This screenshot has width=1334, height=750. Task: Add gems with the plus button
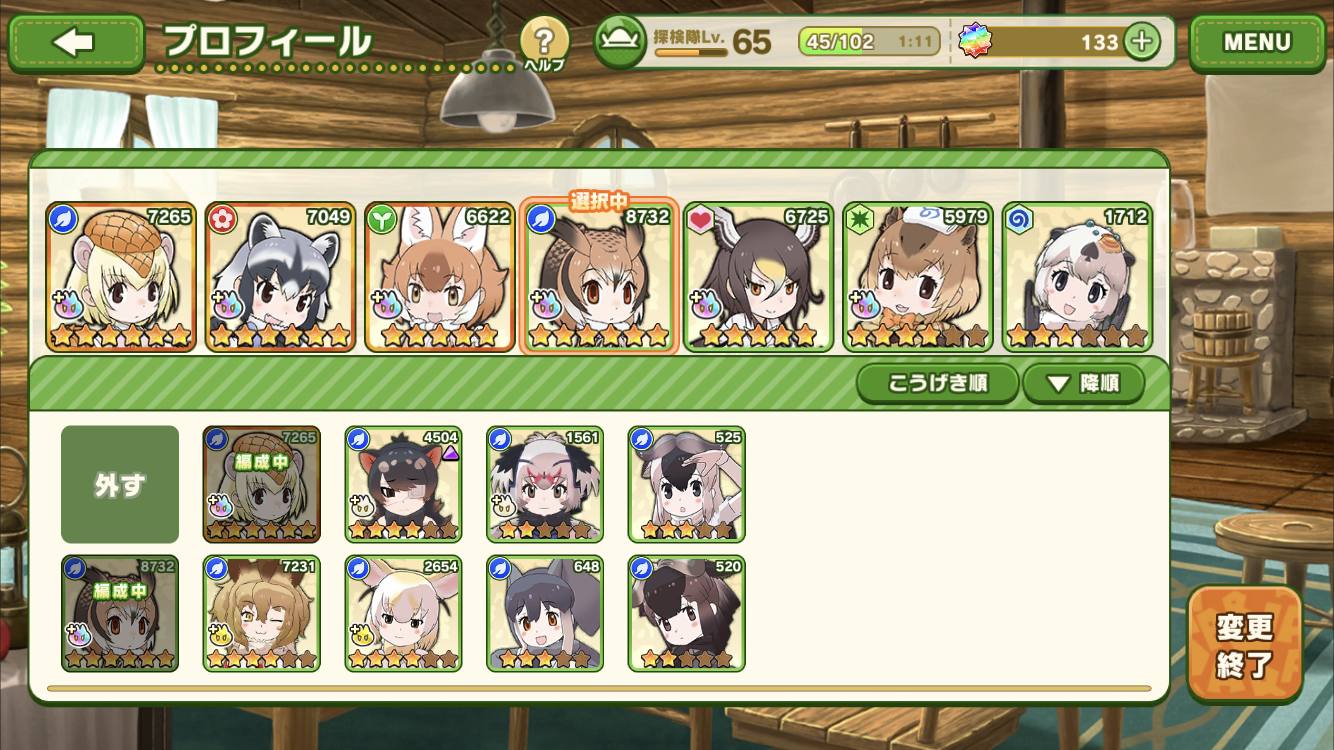(1141, 42)
